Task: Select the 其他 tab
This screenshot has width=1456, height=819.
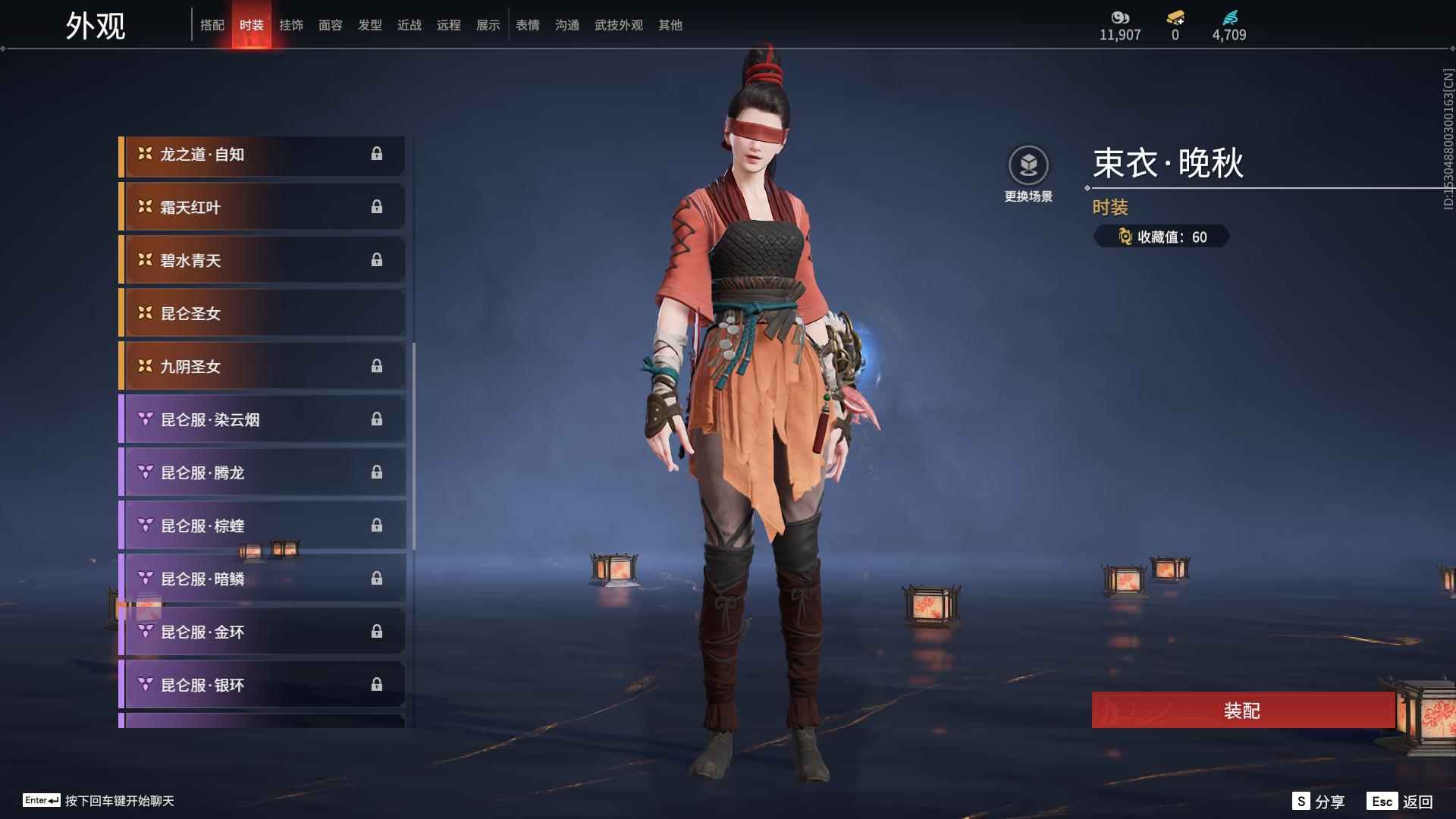Action: tap(670, 25)
